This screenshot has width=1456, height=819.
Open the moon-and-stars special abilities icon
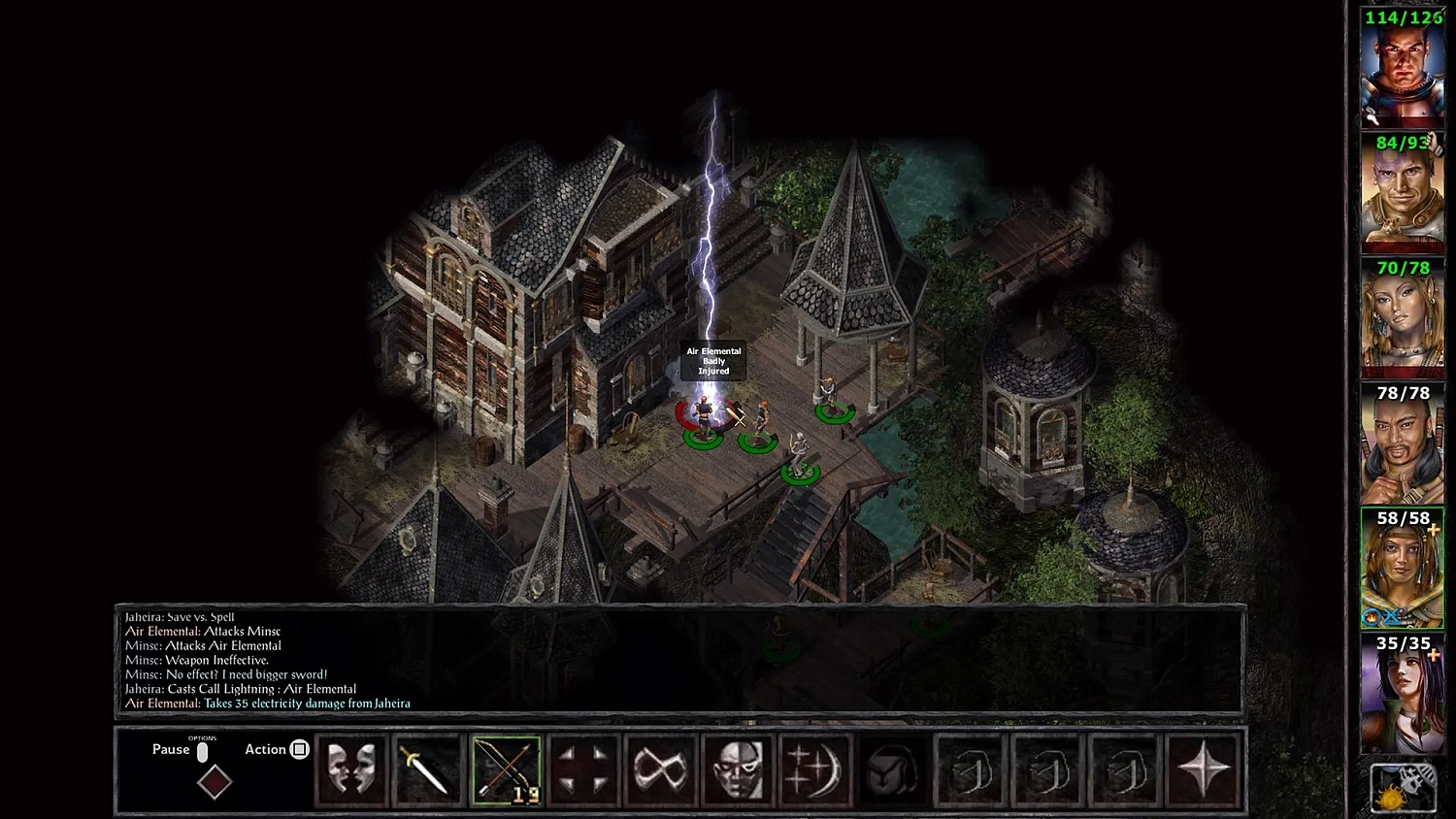[815, 770]
